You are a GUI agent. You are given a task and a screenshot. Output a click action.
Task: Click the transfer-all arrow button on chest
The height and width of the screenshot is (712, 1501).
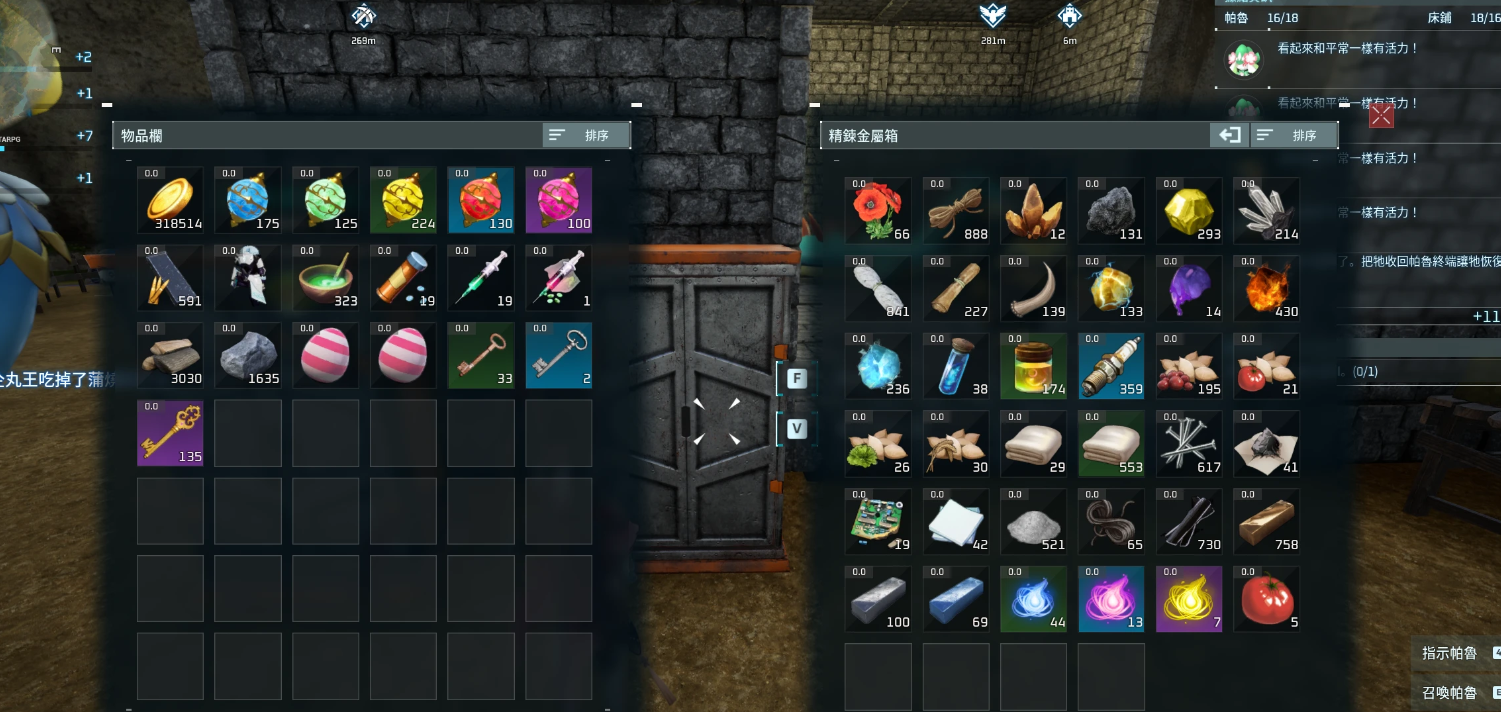tap(1228, 135)
